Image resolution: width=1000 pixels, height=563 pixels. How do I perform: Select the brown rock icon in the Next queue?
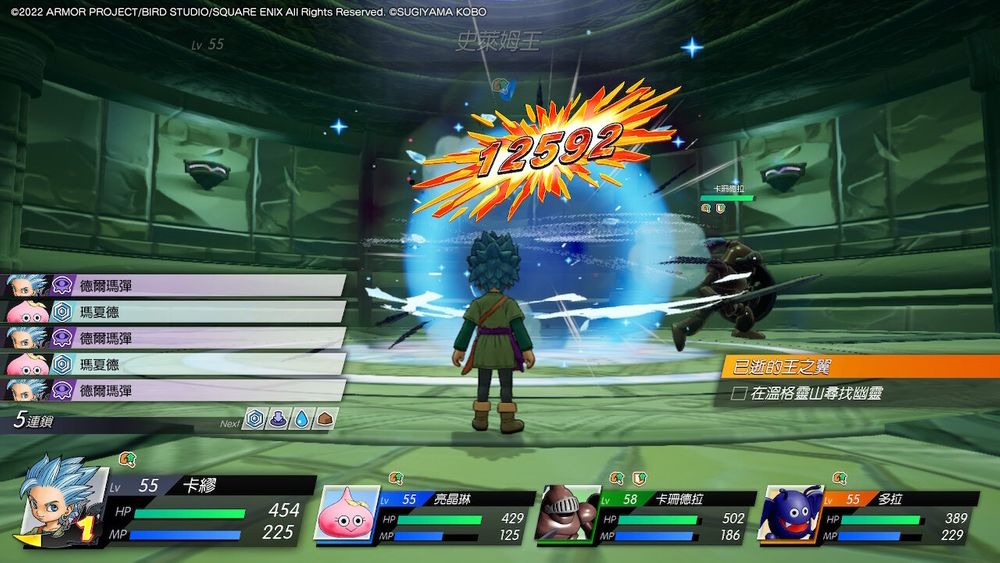[323, 421]
